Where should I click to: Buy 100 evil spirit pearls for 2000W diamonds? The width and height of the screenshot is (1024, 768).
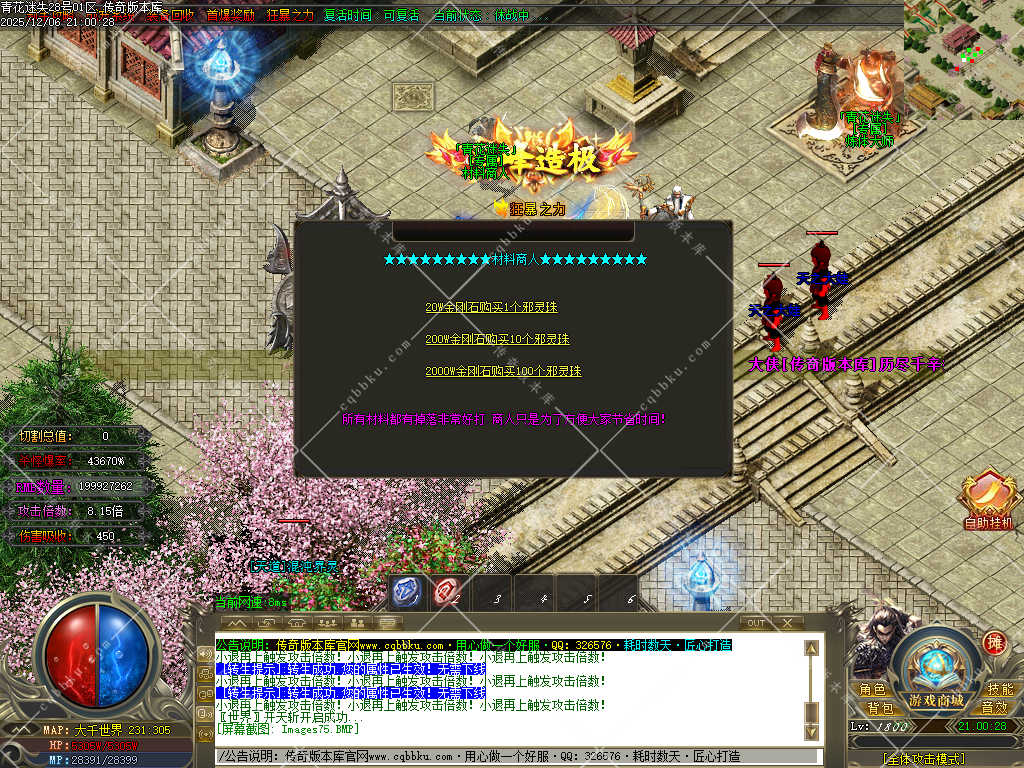tap(503, 371)
